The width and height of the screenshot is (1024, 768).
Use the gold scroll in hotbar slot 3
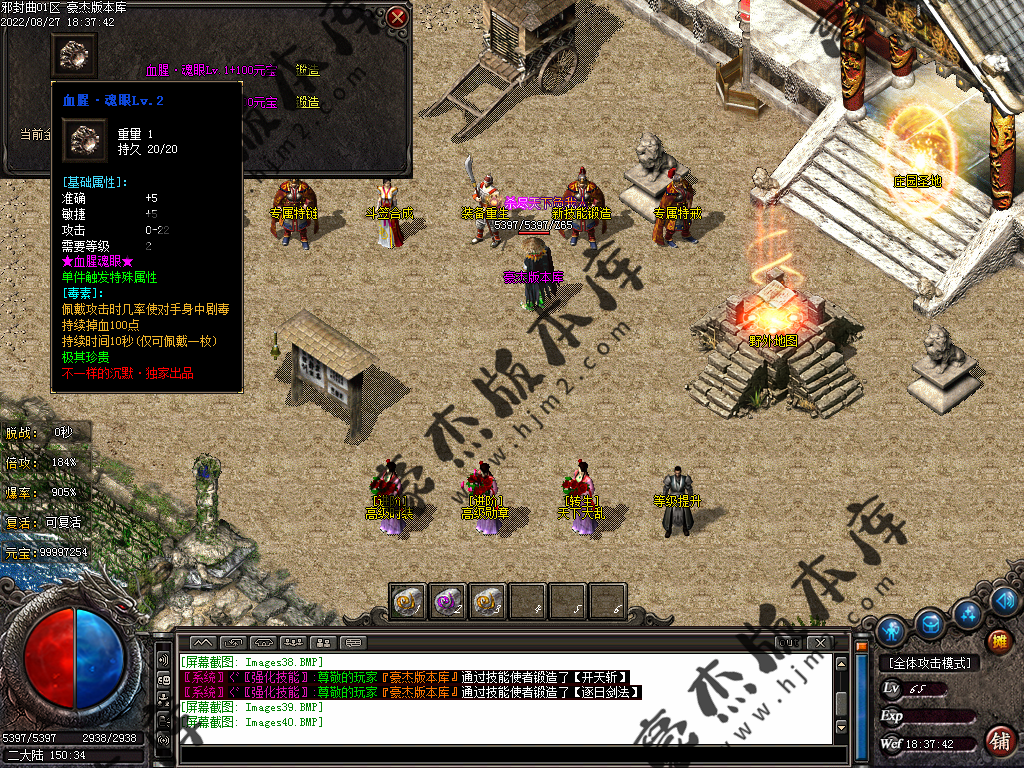[487, 601]
